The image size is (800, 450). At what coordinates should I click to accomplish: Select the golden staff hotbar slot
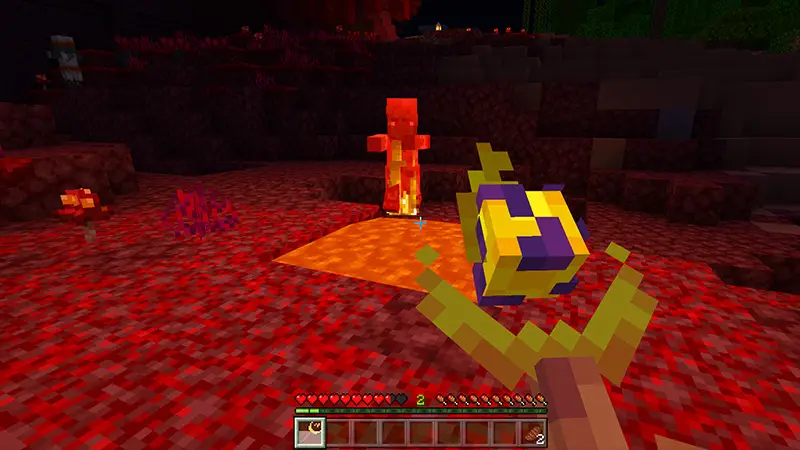point(309,432)
